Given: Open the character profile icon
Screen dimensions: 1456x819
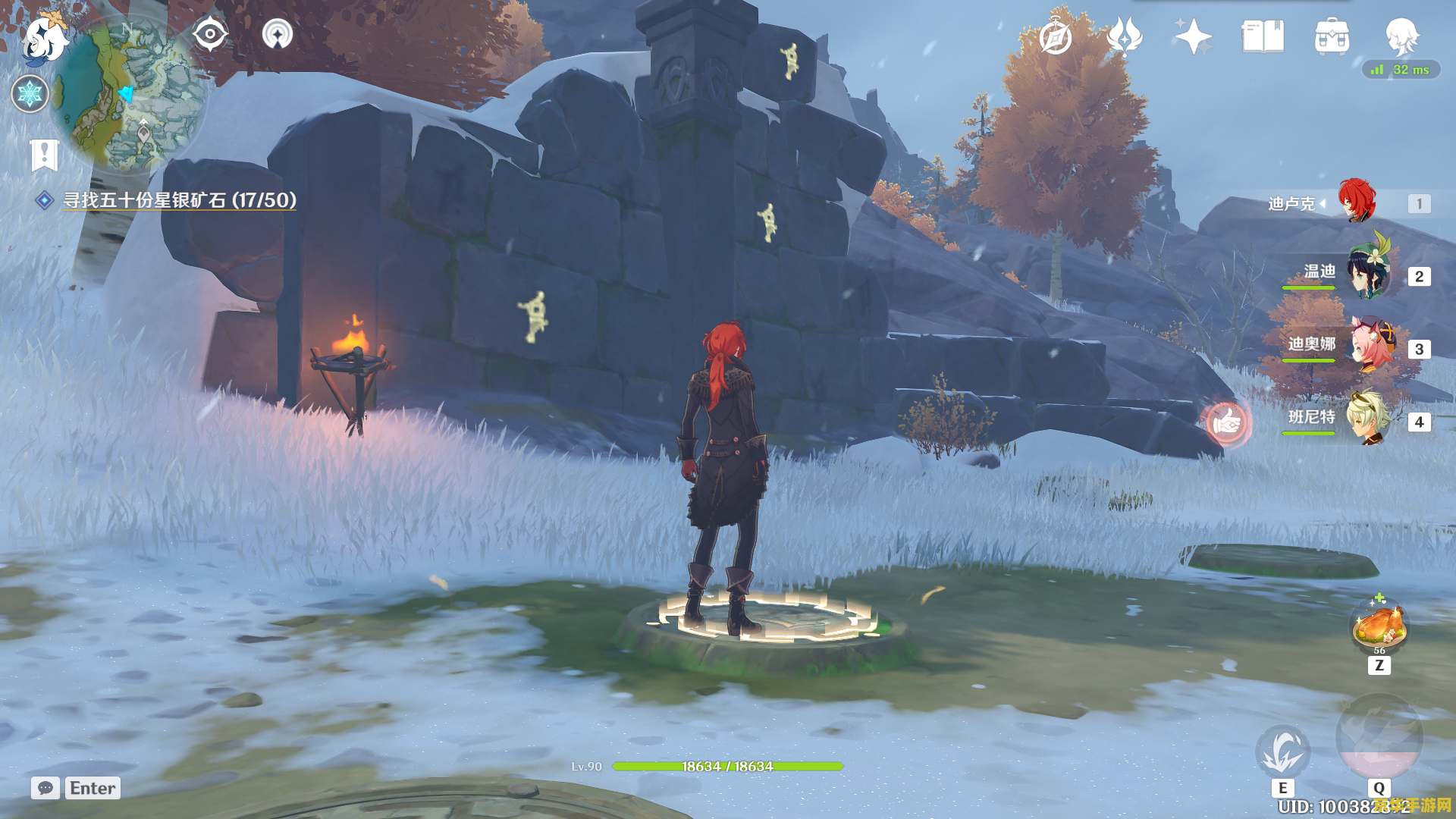Looking at the screenshot, I should (1401, 36).
